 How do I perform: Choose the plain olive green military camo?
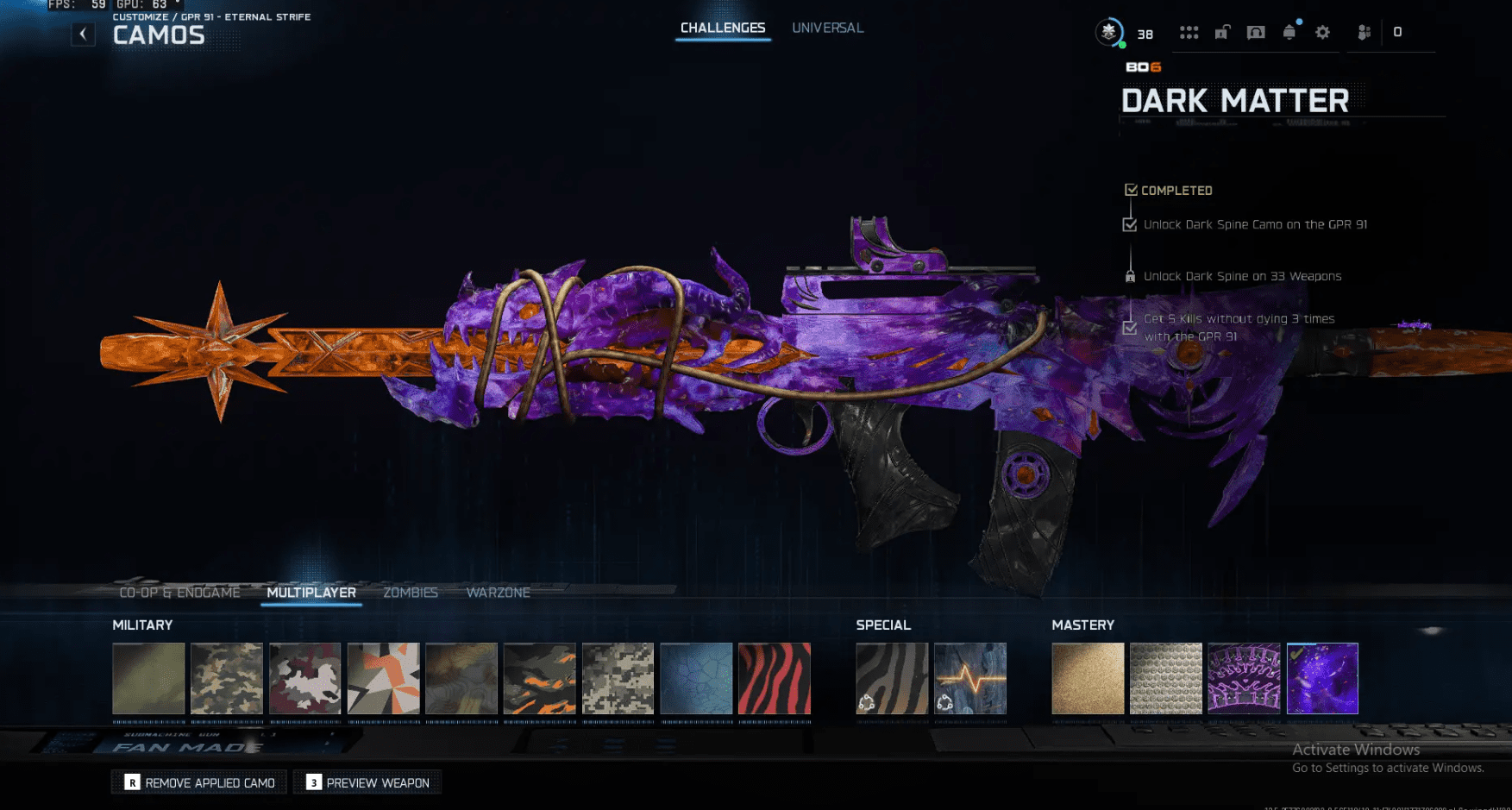[x=148, y=678]
